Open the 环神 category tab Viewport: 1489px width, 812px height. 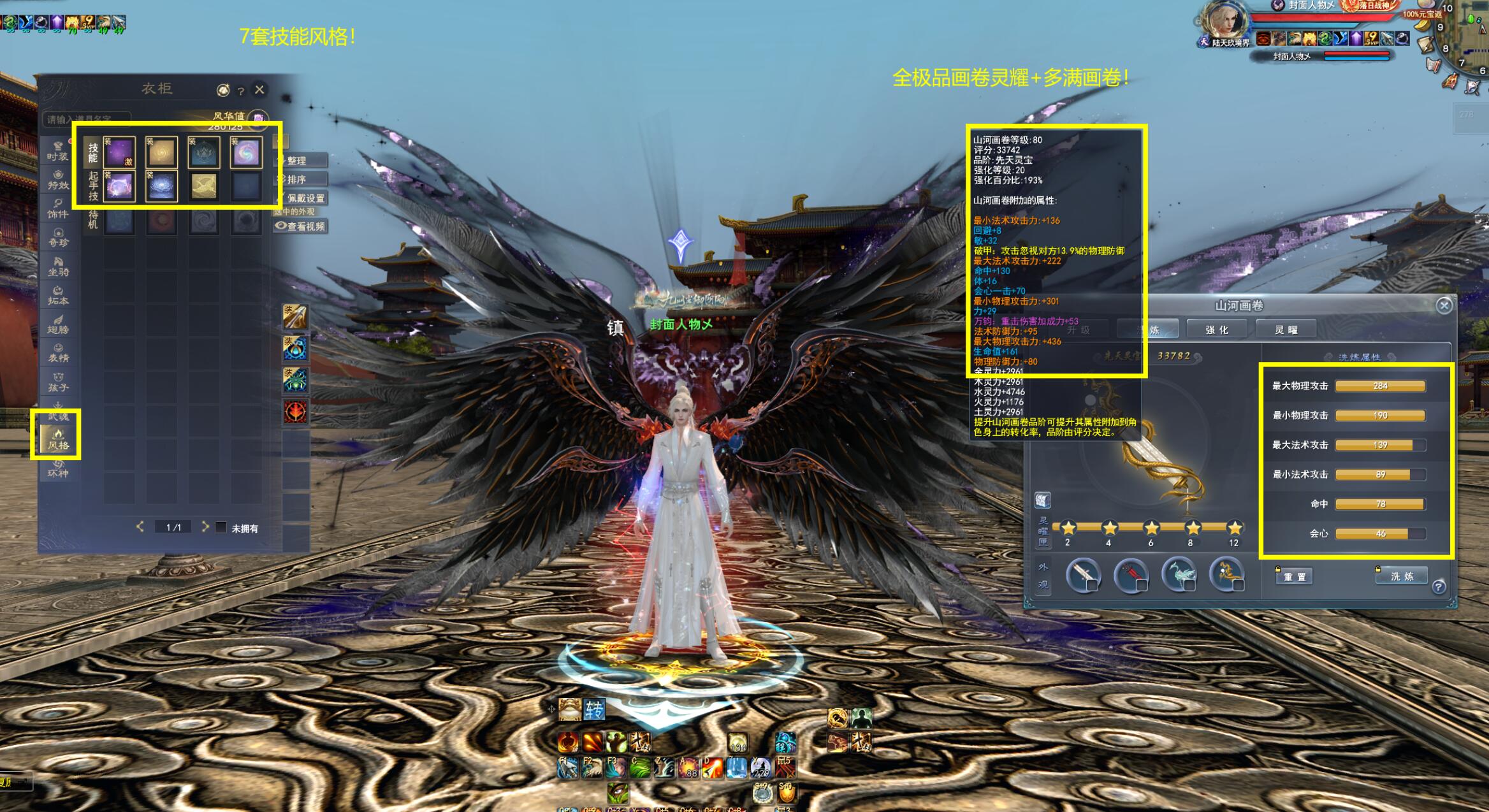tap(58, 468)
